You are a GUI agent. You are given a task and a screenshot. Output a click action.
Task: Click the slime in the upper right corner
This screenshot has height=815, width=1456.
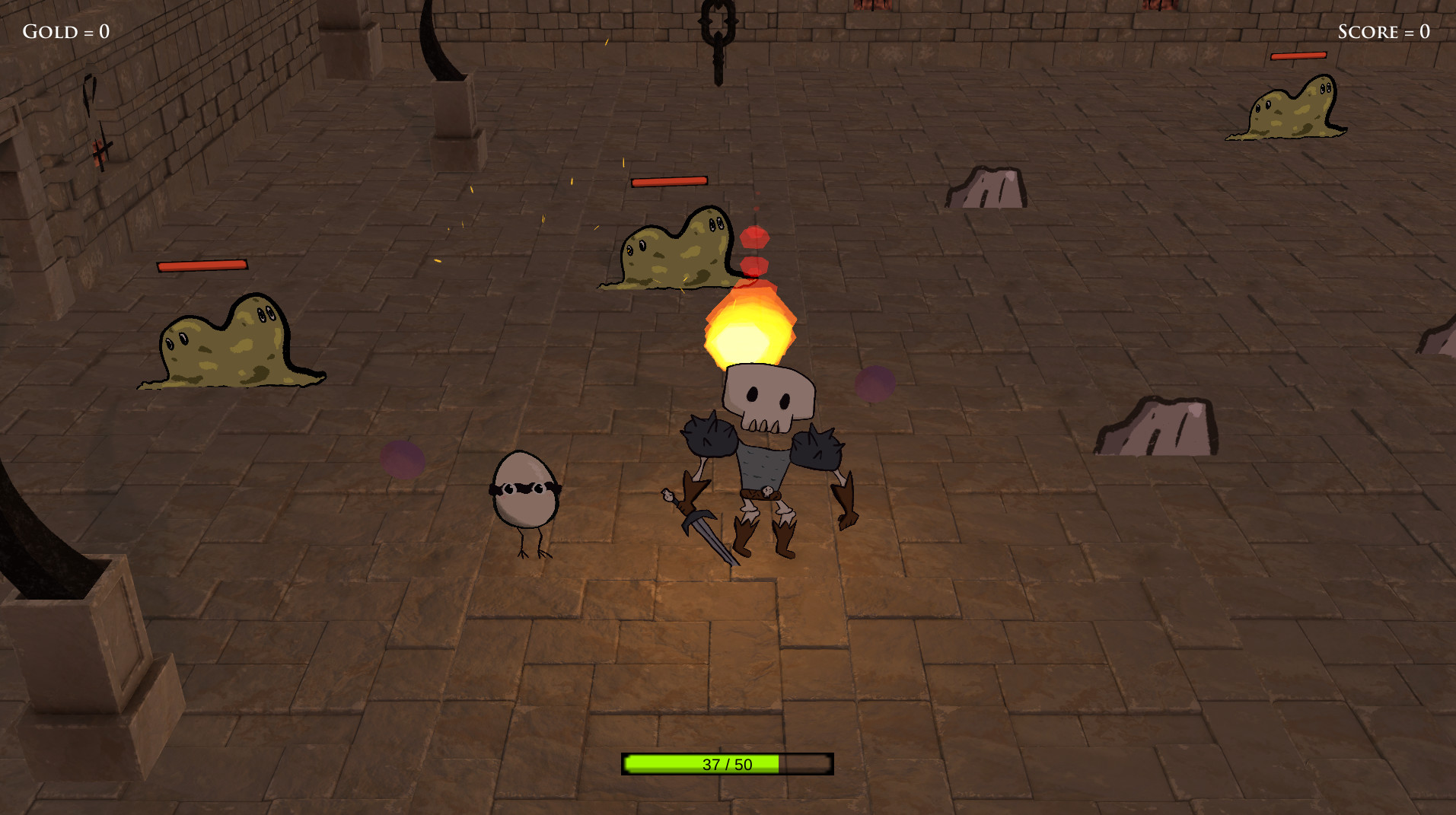point(1286,110)
